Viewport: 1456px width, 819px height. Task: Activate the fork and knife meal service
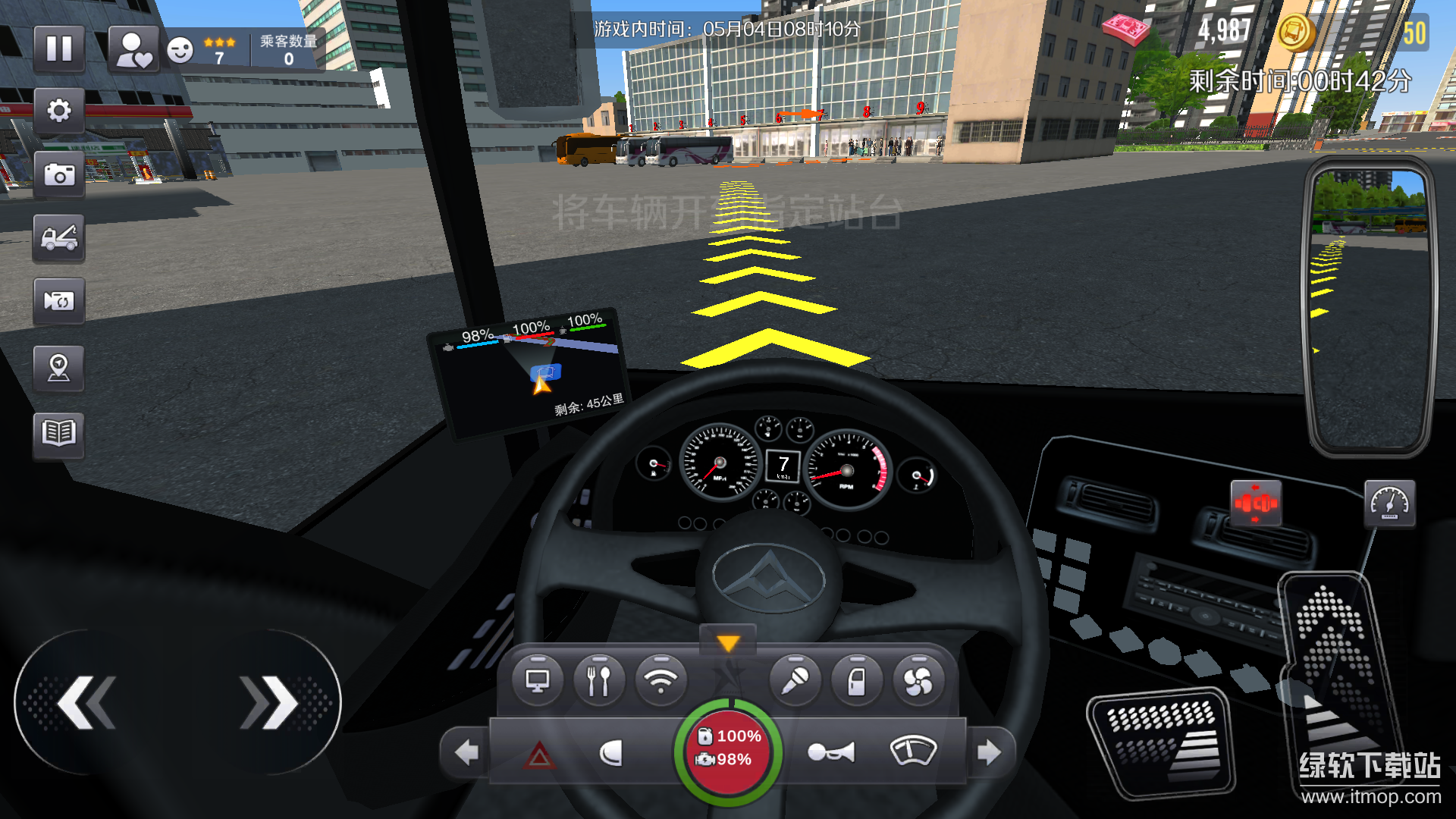pos(599,681)
